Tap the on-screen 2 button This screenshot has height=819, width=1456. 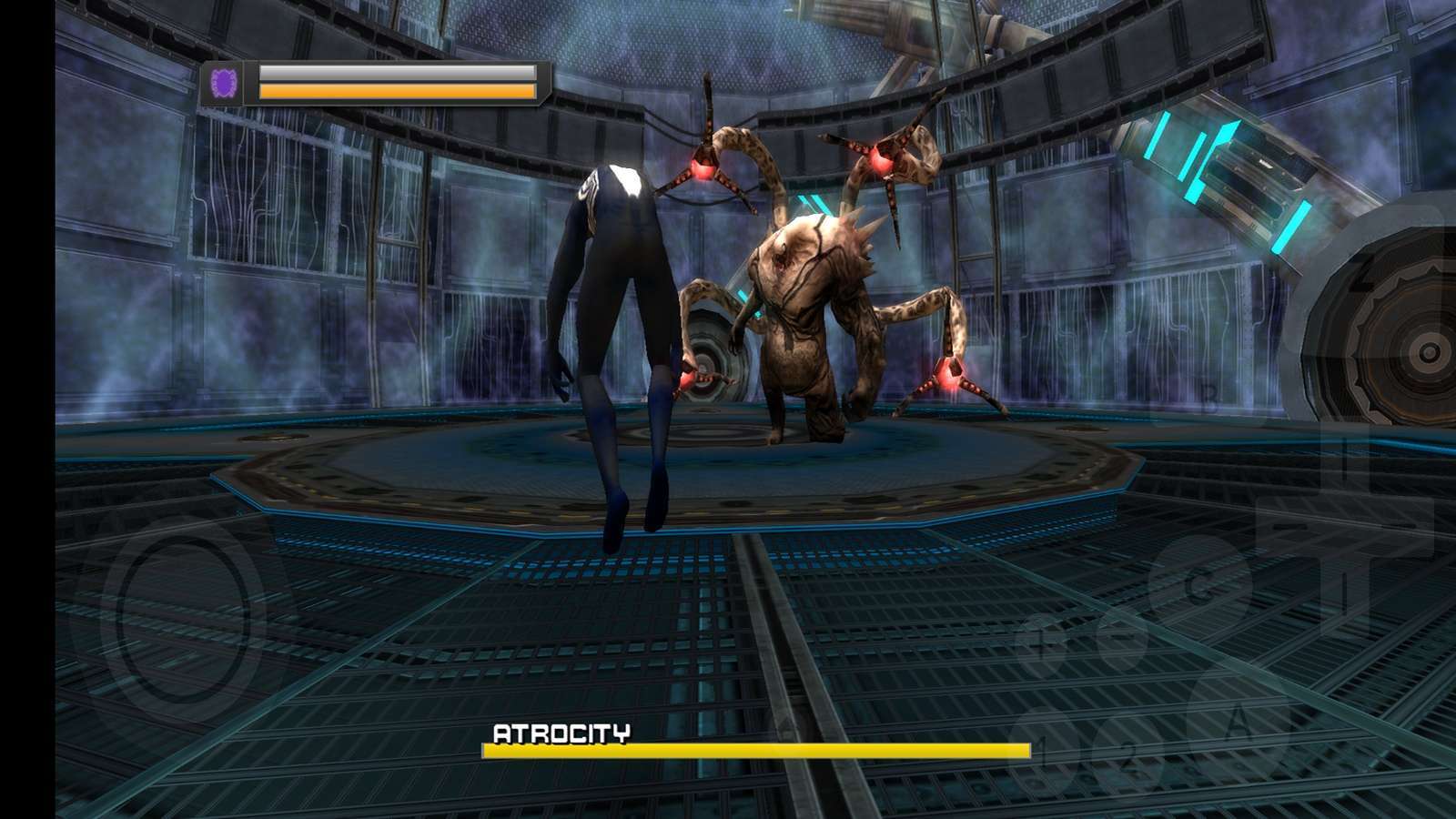1131,753
